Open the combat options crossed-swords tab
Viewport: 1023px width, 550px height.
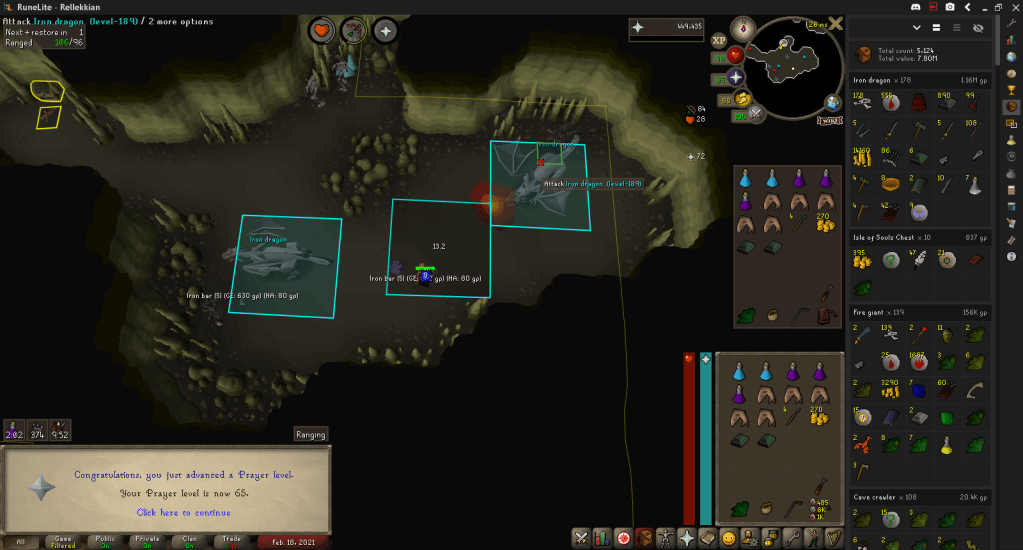pos(581,538)
